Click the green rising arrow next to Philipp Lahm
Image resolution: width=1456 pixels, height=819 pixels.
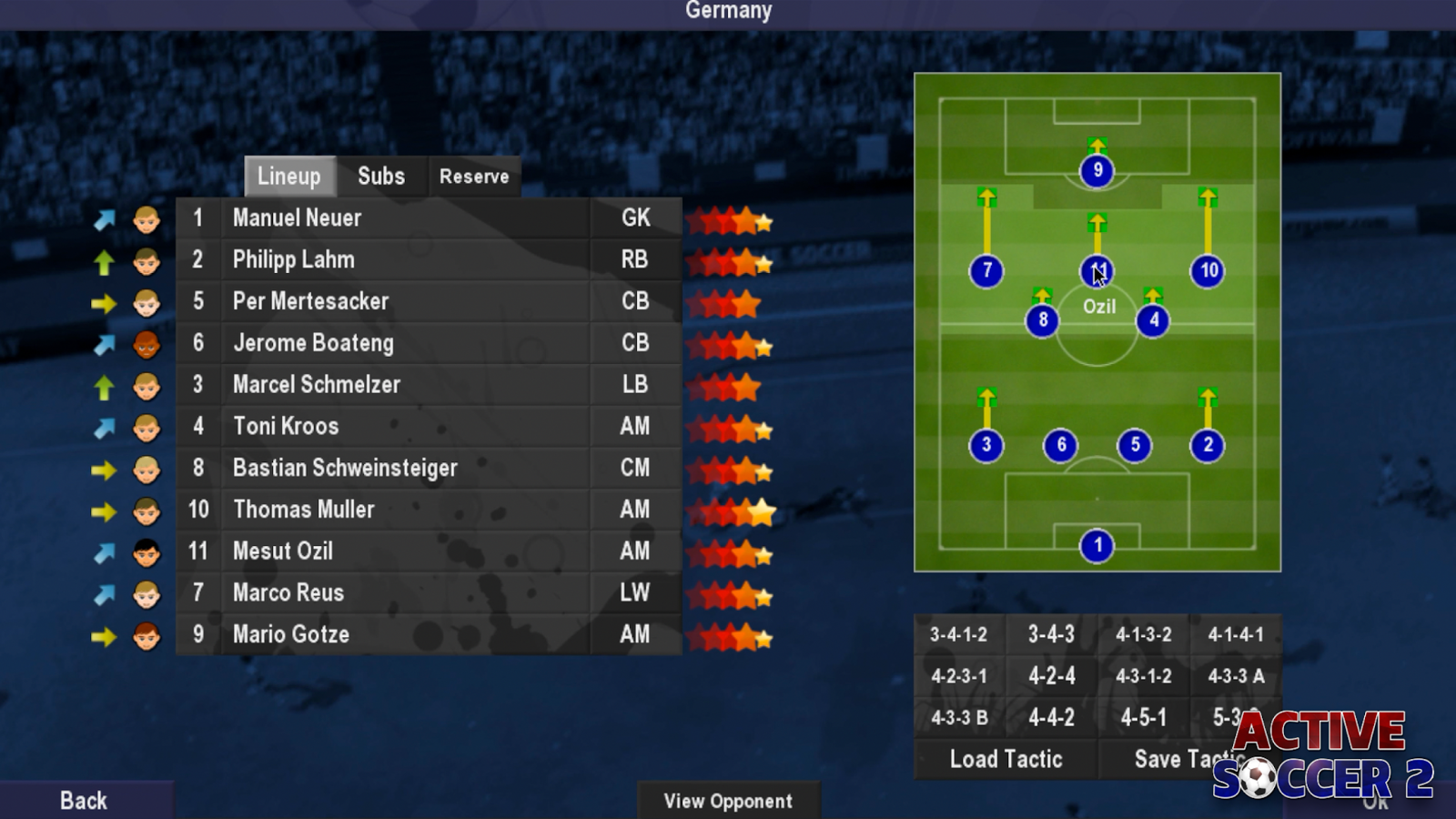106,259
